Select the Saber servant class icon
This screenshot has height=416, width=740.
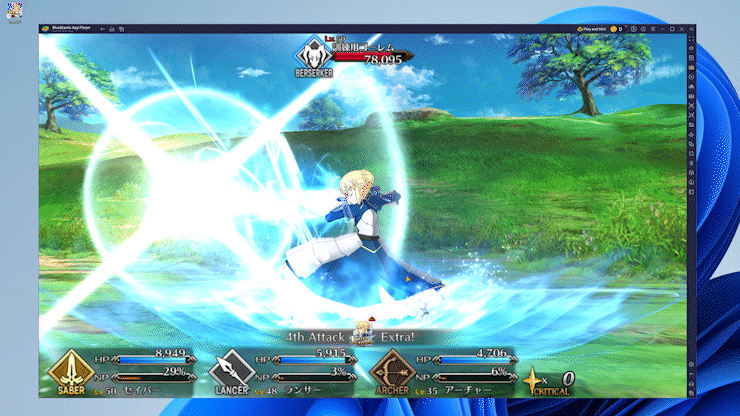[x=71, y=371]
